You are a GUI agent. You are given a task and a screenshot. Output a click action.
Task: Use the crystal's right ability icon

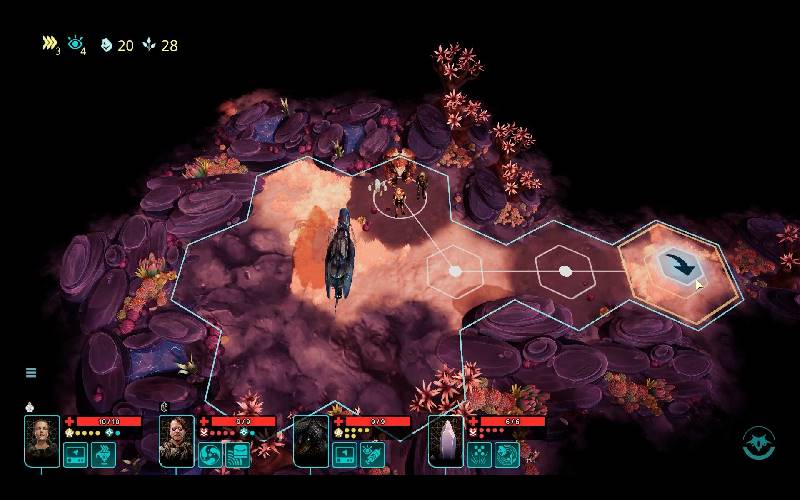pos(507,455)
